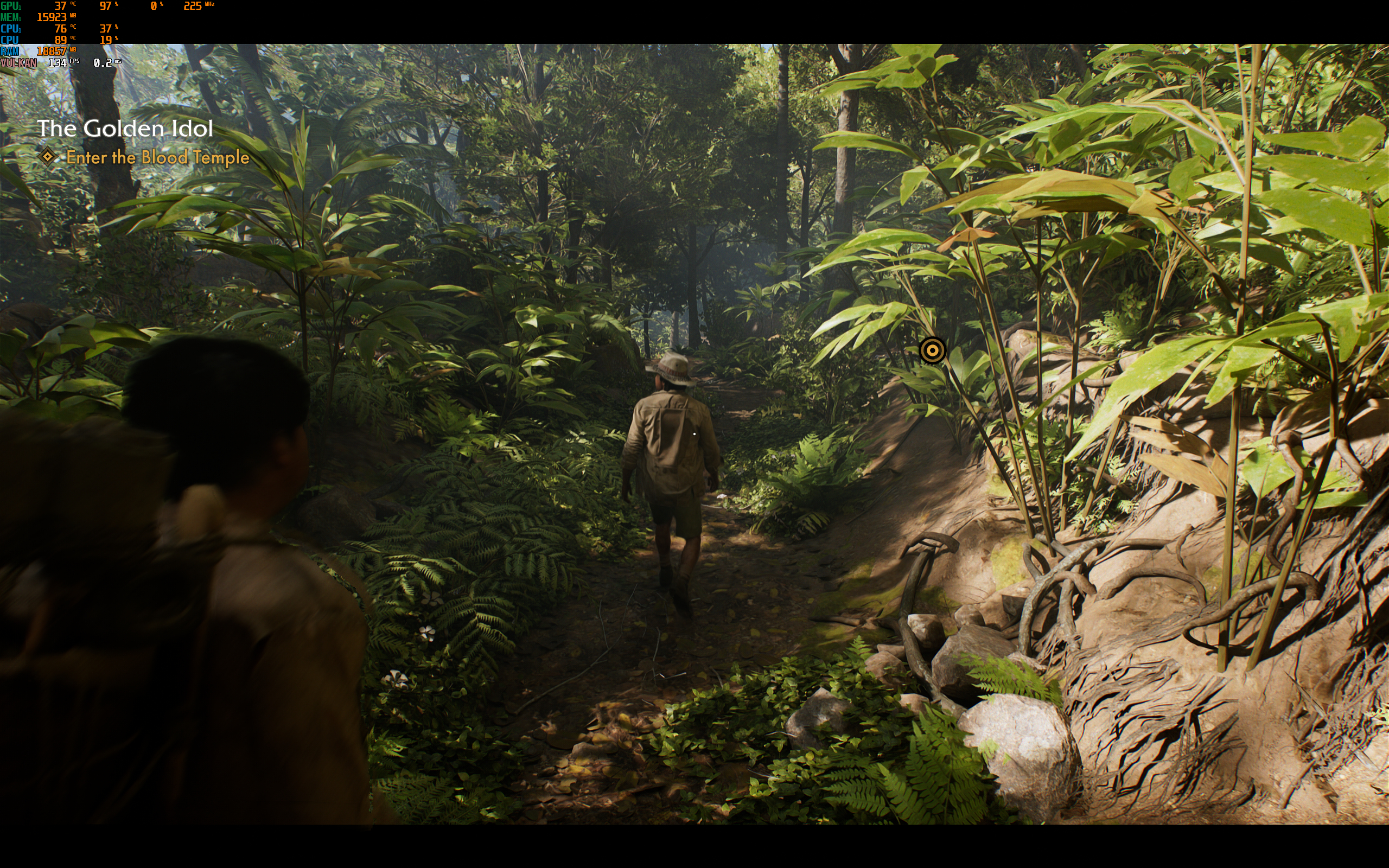Screen dimensions: 1389x868
Task: Select the Enter the Blood Temple objective
Action: pos(157,157)
